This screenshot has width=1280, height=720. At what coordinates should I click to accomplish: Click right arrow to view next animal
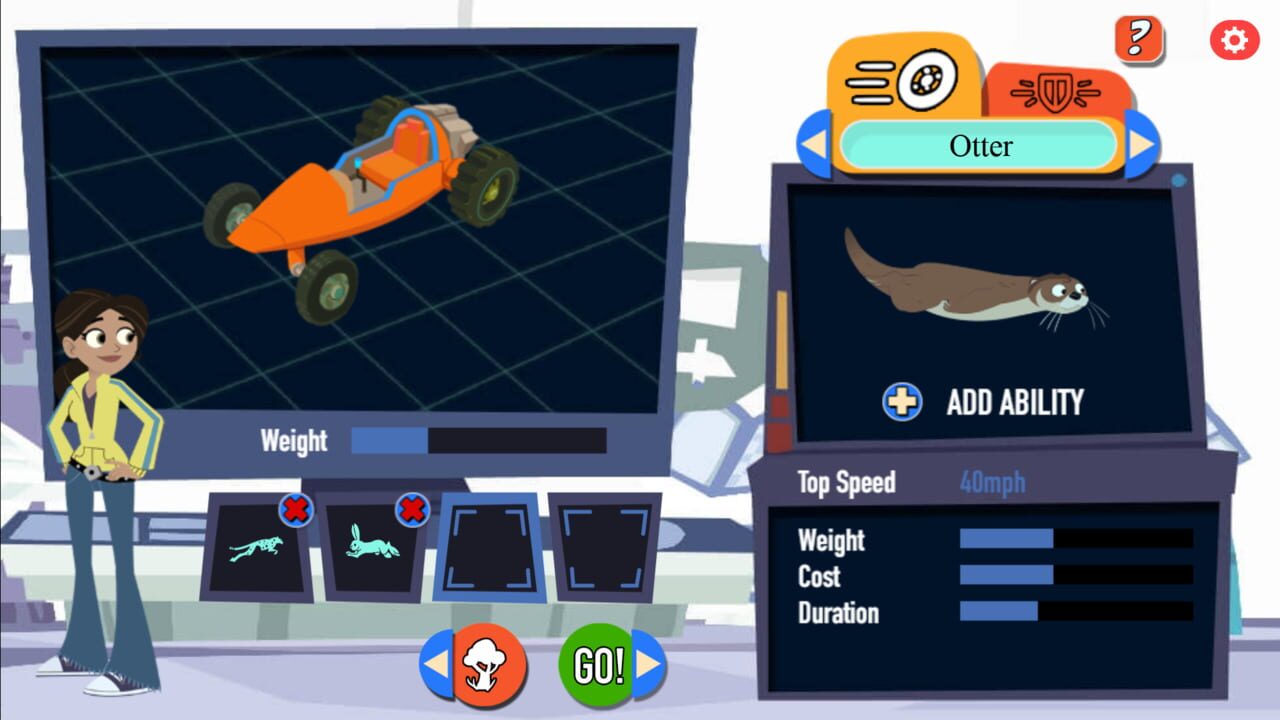1143,144
